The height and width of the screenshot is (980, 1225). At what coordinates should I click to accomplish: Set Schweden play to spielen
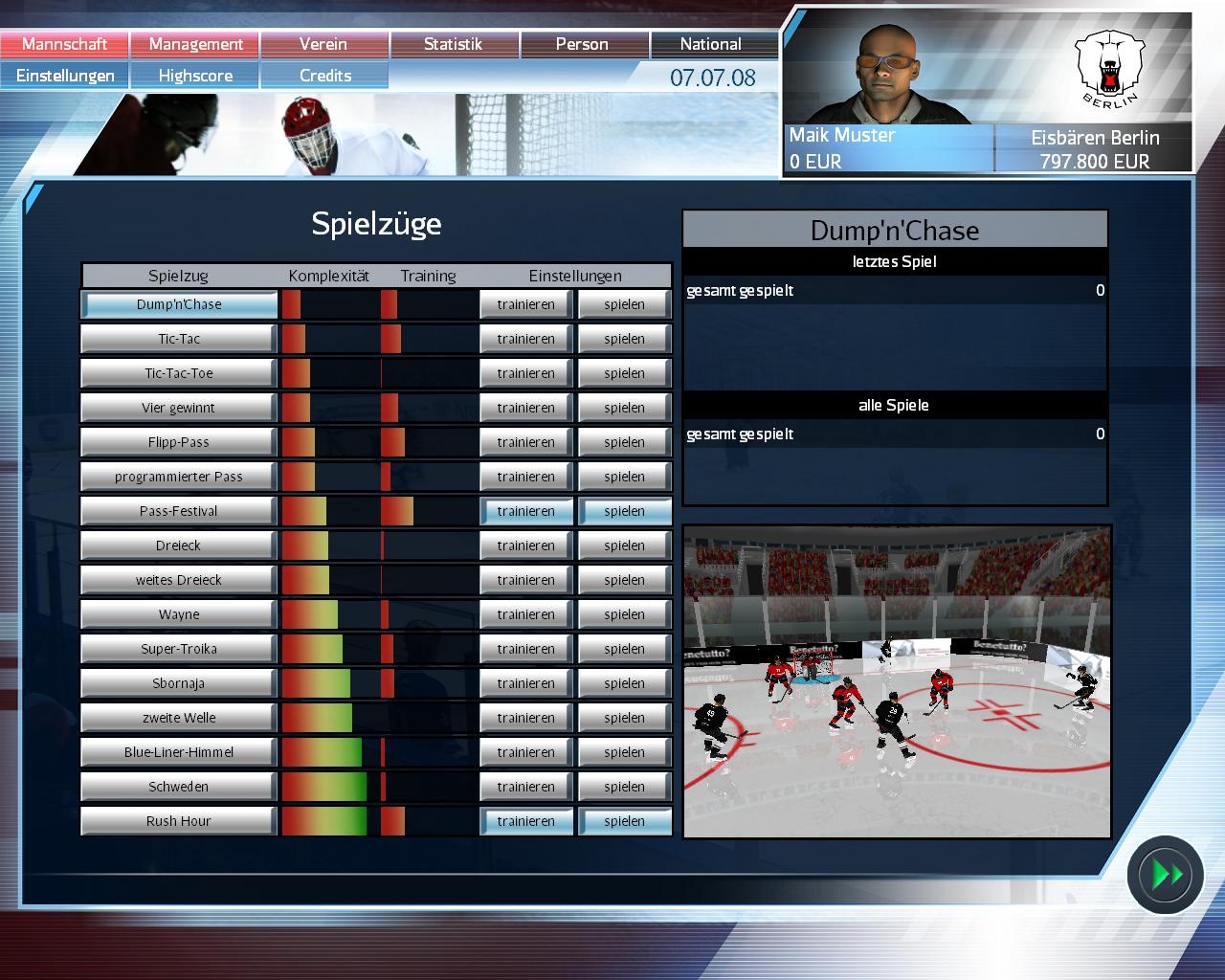point(624,787)
